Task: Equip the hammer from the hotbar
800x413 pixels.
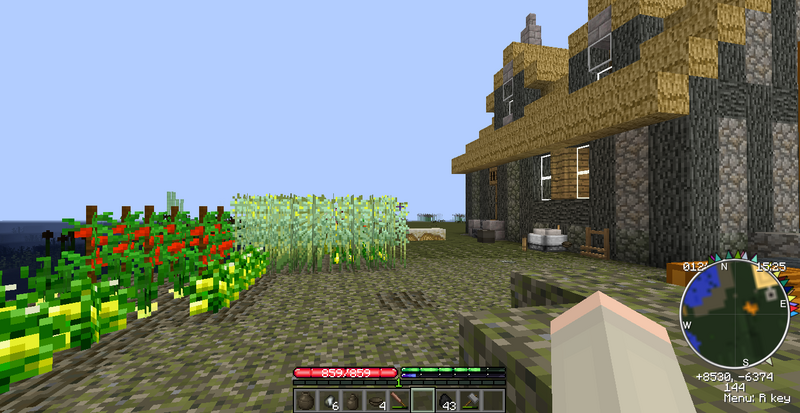Action: pos(468,401)
